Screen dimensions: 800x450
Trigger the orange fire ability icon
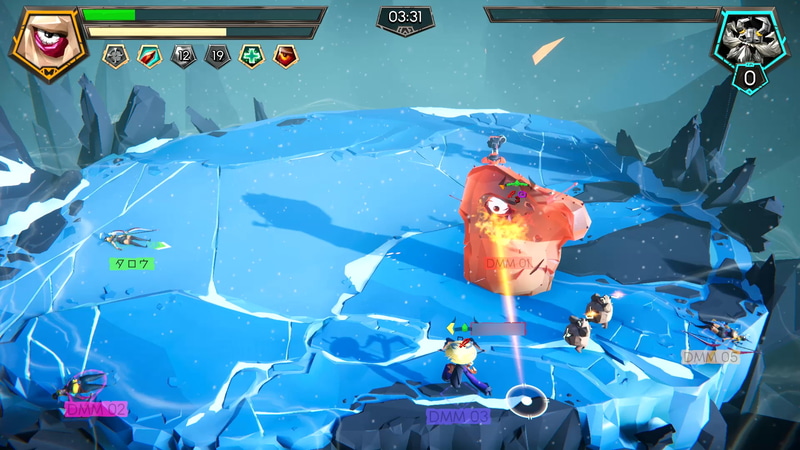[x=285, y=56]
